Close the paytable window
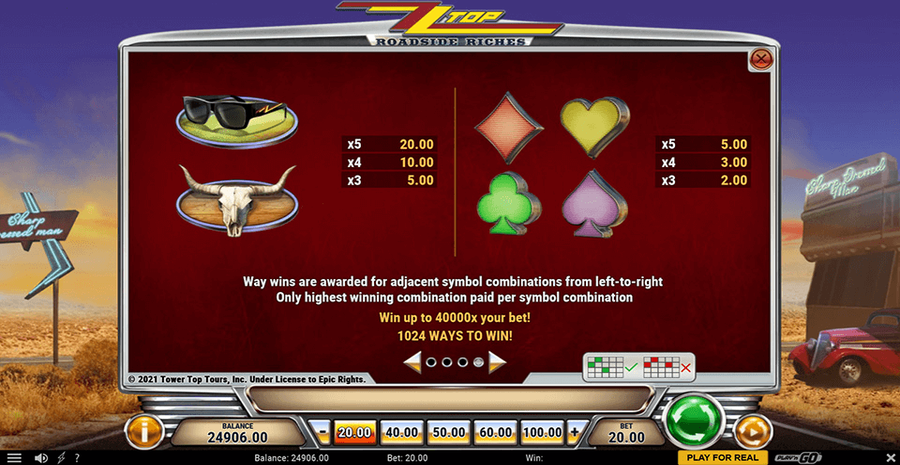The height and width of the screenshot is (465, 900). point(761,60)
